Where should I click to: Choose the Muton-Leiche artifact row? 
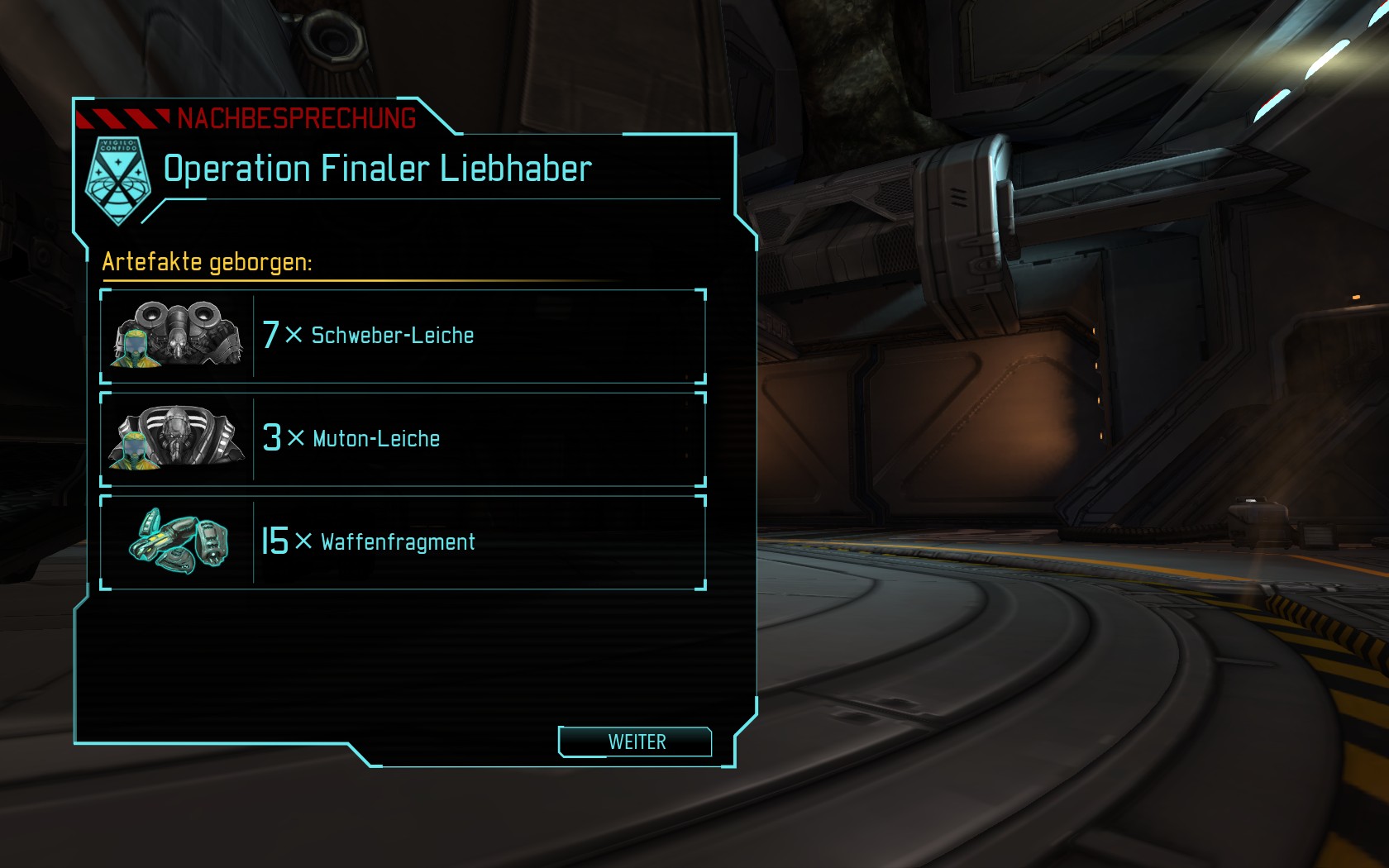tap(403, 439)
